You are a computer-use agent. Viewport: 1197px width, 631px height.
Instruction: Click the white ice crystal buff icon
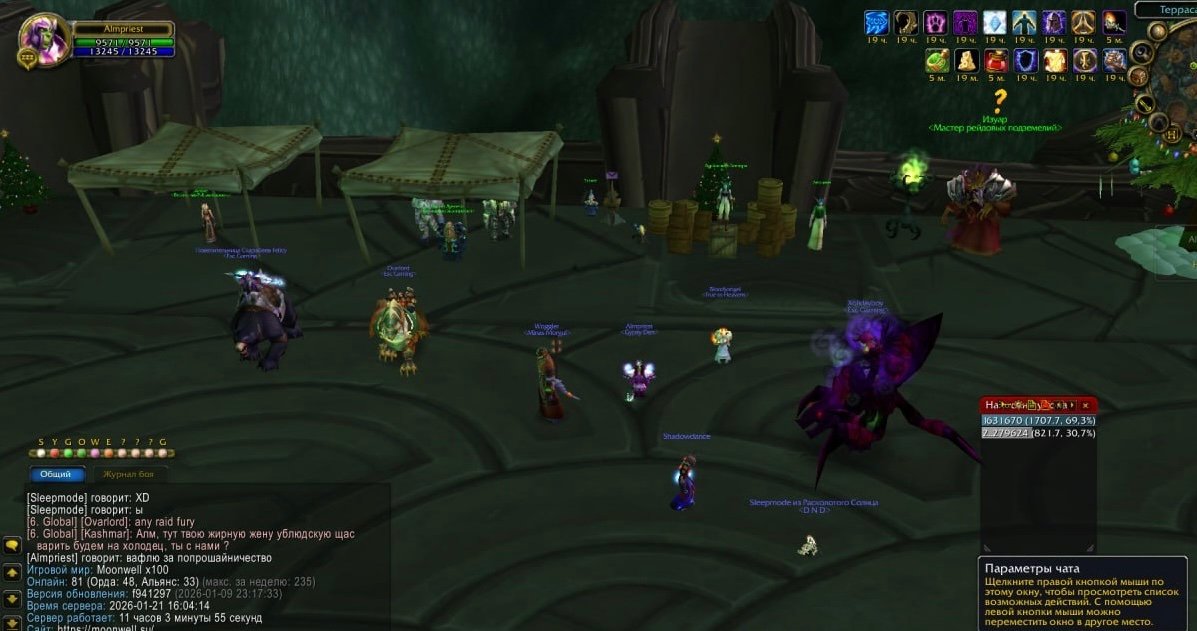(995, 23)
